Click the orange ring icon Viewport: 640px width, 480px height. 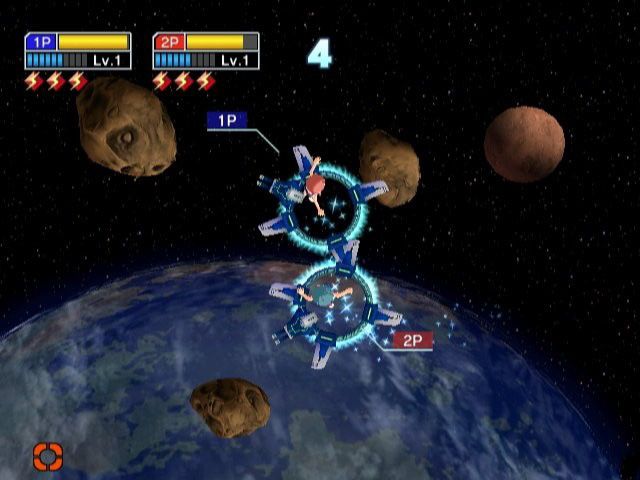(x=47, y=457)
